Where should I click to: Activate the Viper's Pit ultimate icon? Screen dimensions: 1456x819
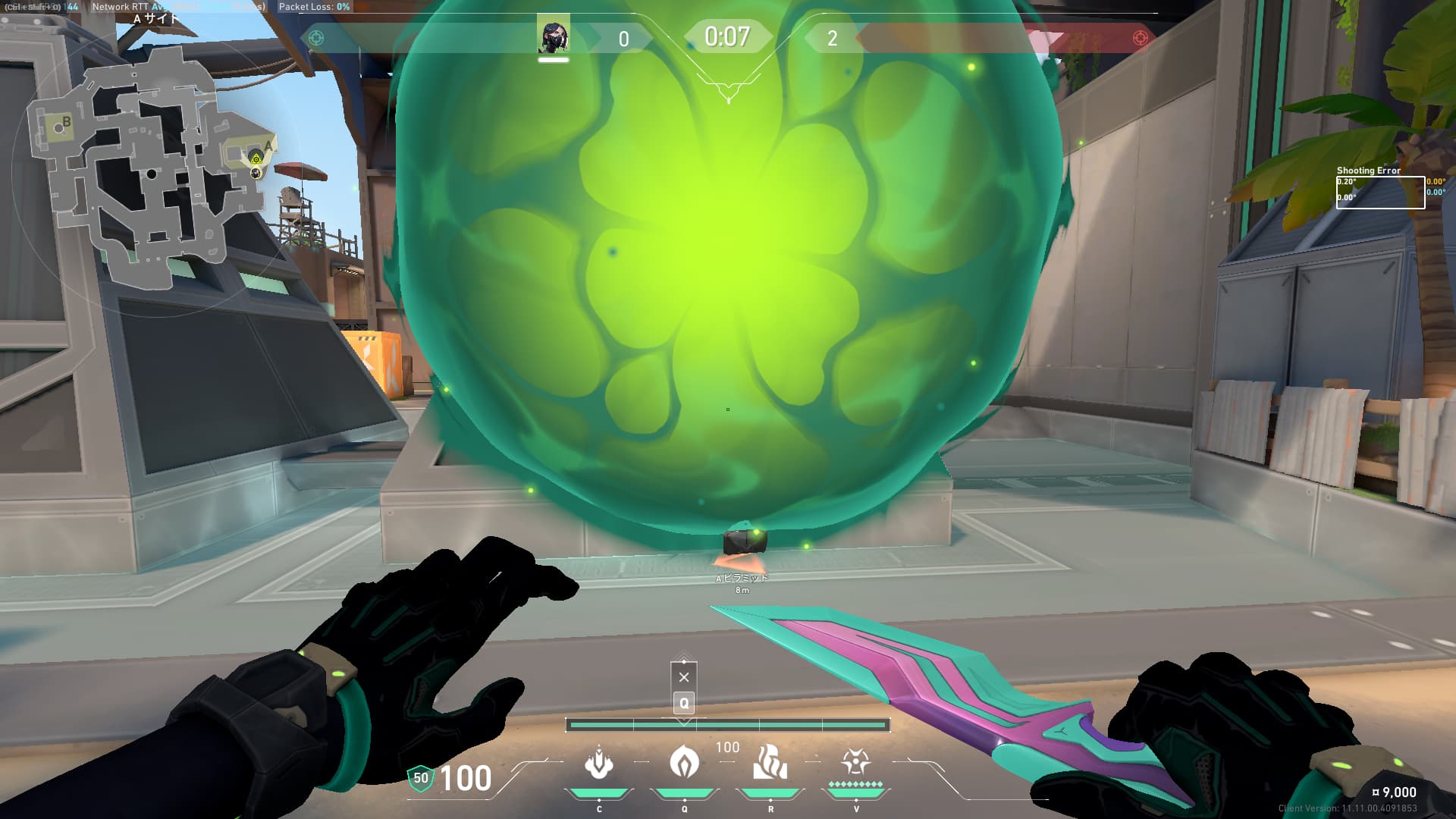point(855,761)
